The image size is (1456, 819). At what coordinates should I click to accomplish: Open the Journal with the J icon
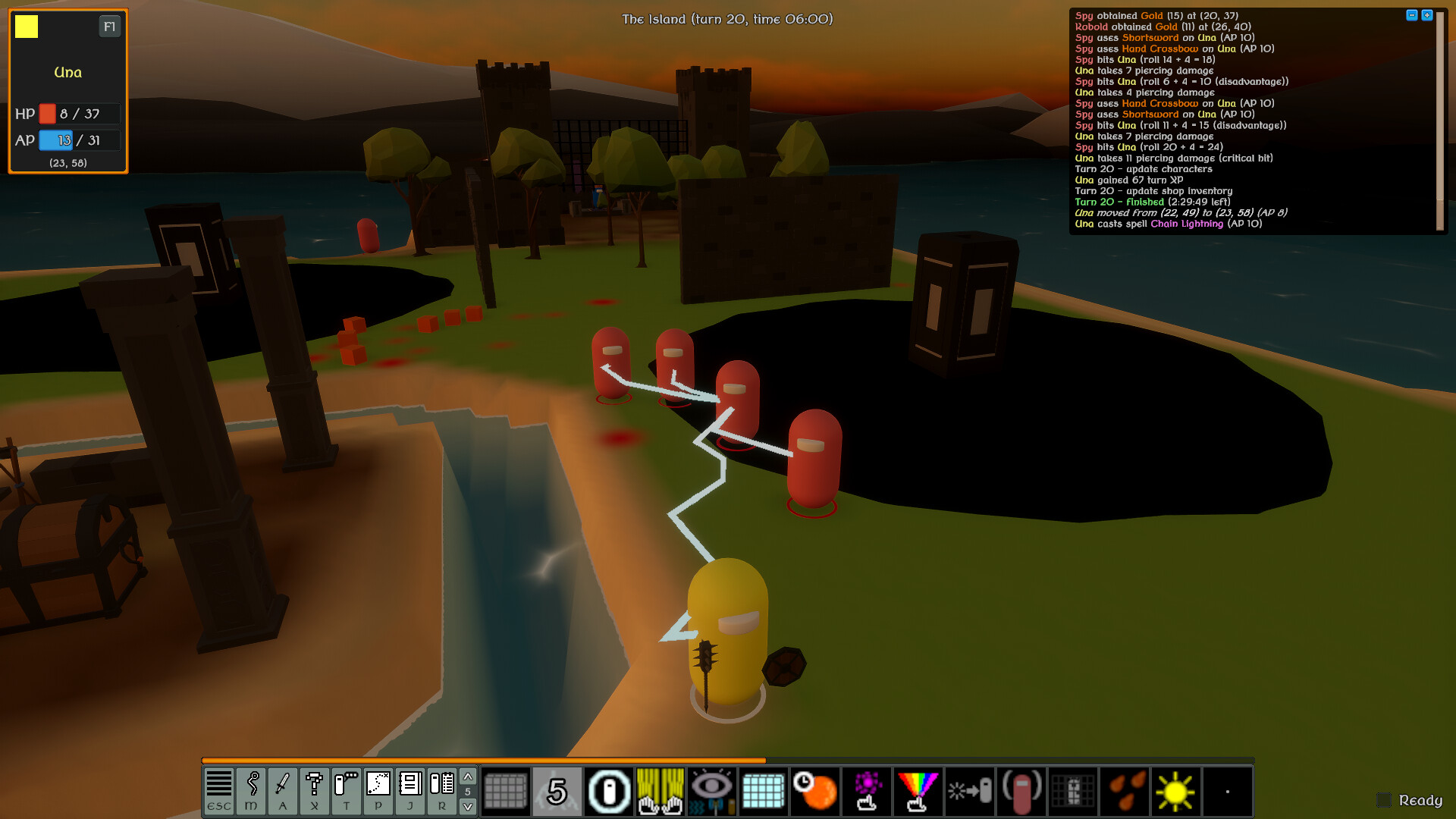coord(410,791)
